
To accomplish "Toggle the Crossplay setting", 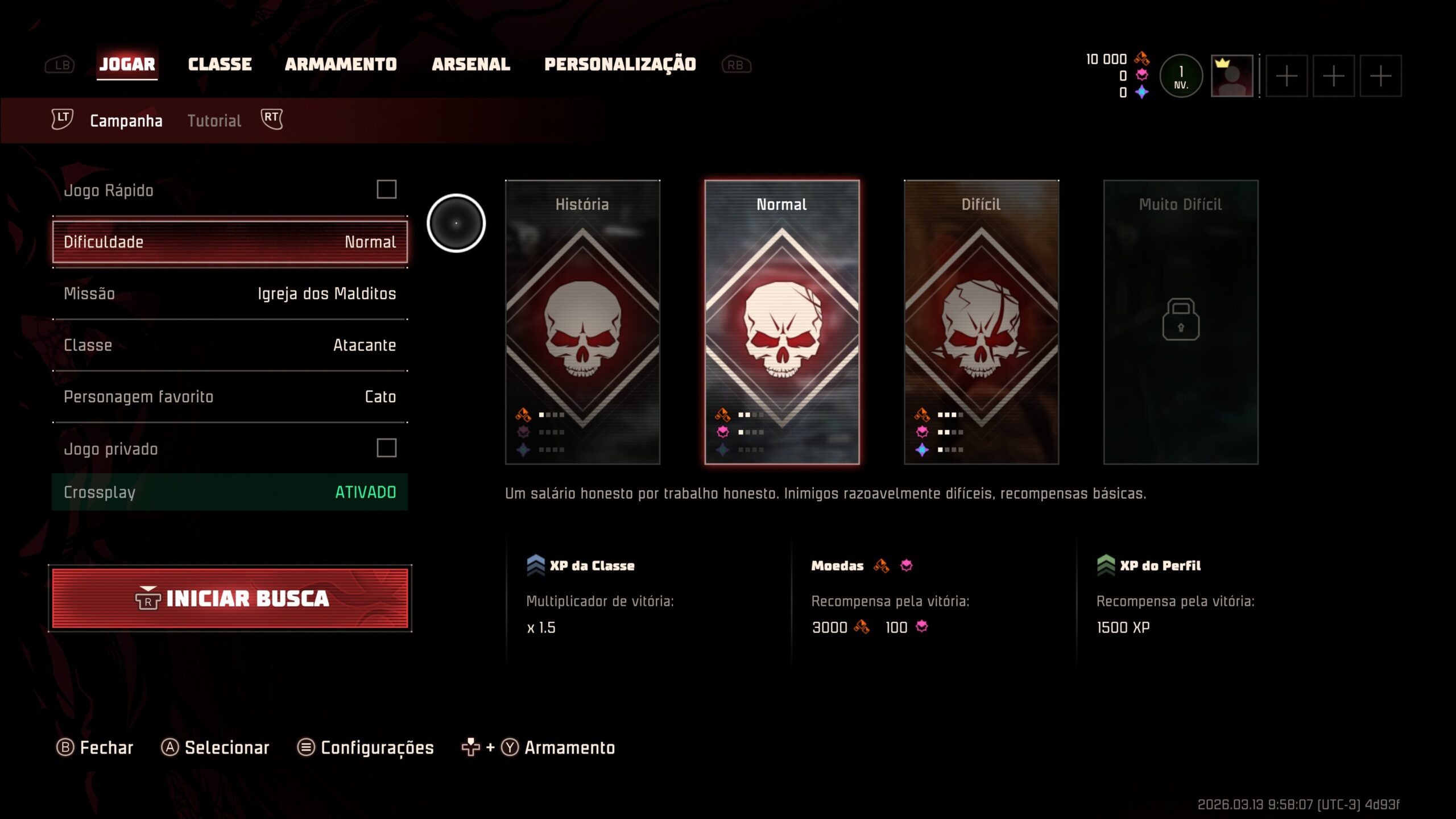I will click(x=230, y=492).
